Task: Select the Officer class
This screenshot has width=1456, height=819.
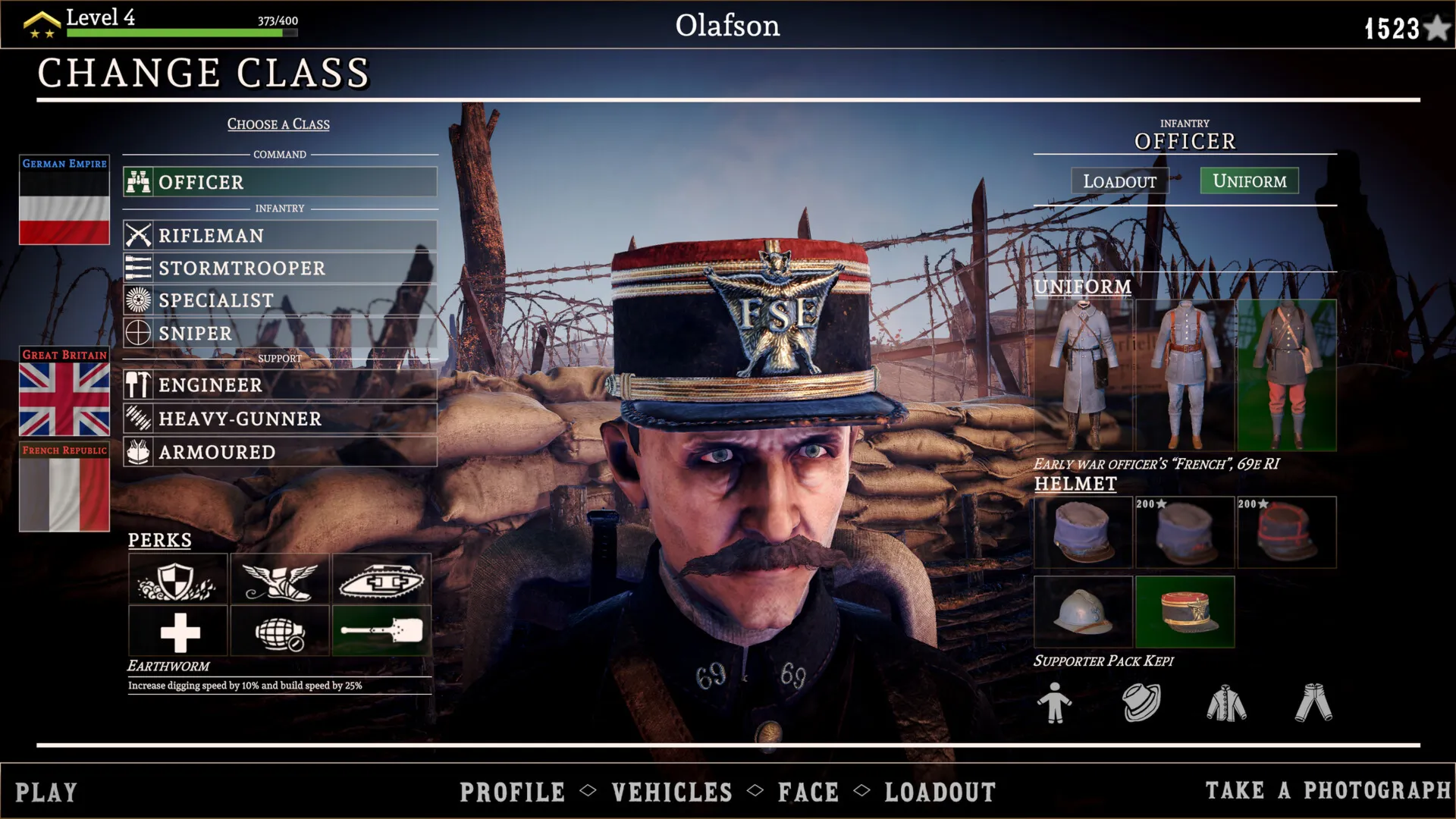Action: (280, 182)
